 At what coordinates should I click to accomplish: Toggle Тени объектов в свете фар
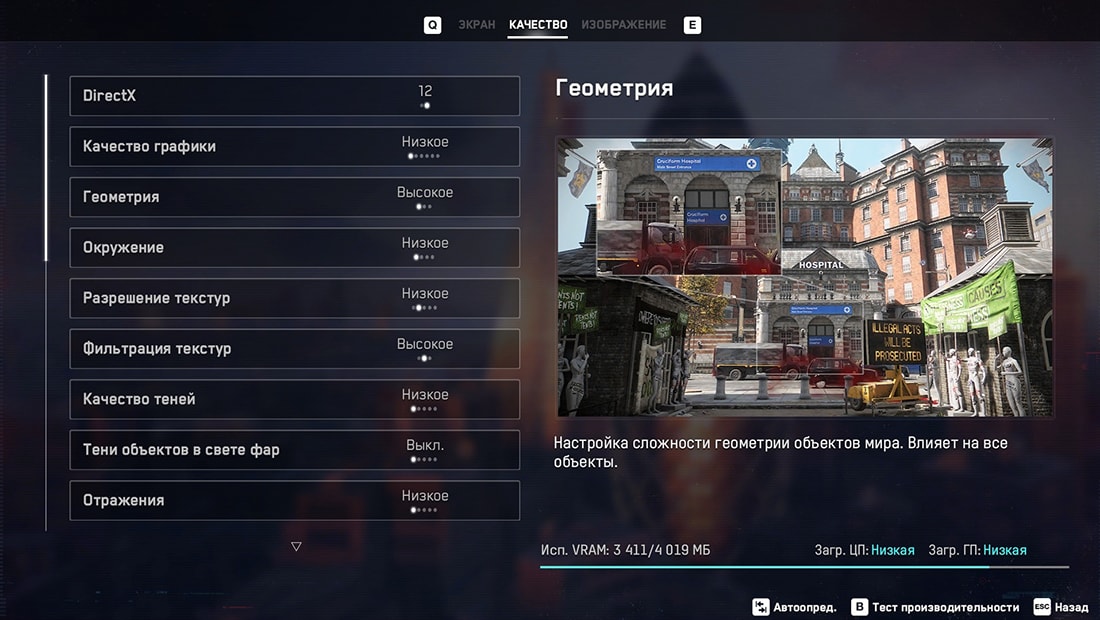click(294, 450)
